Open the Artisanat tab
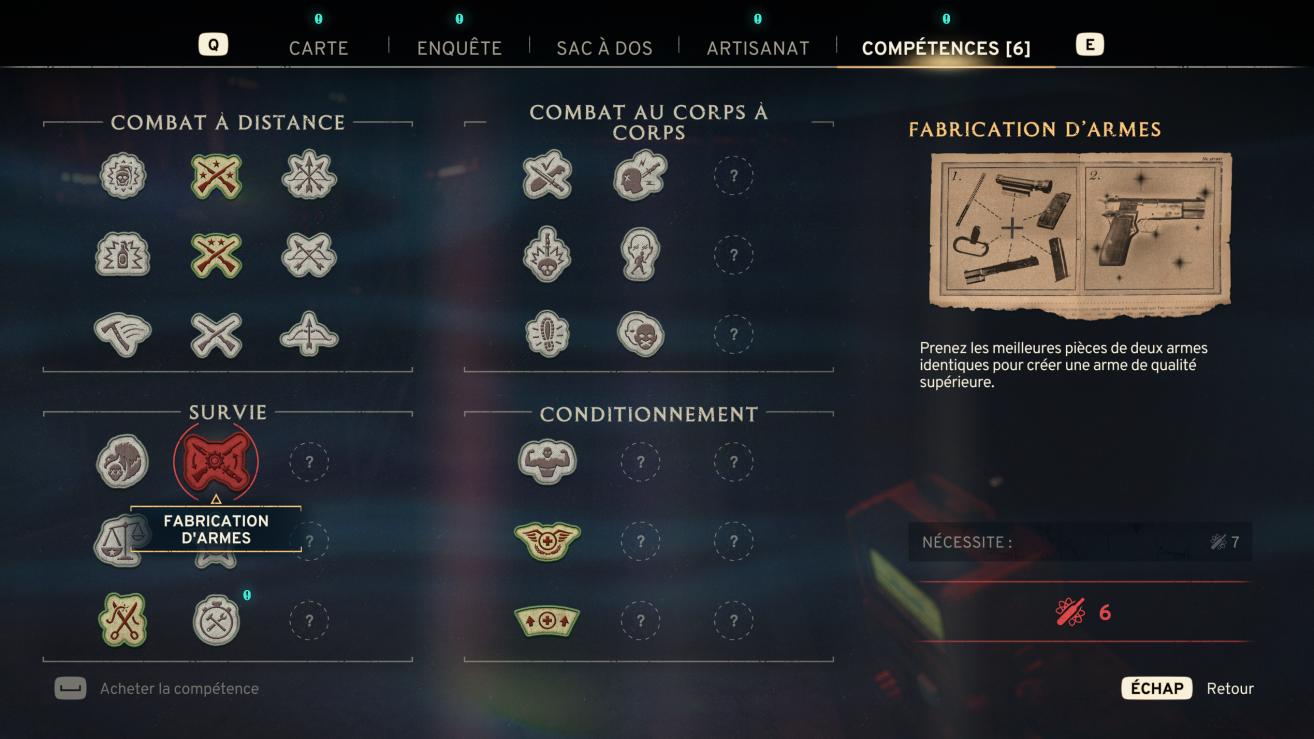 coord(758,47)
